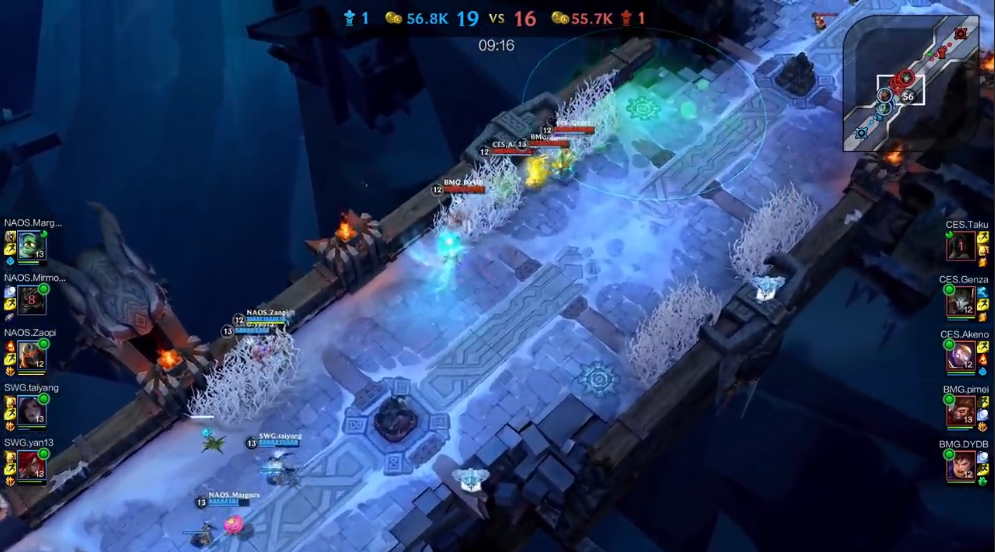Screen dimensions: 995x552
Task: Click CES.Akeno's champion portrait
Action: click(x=961, y=355)
